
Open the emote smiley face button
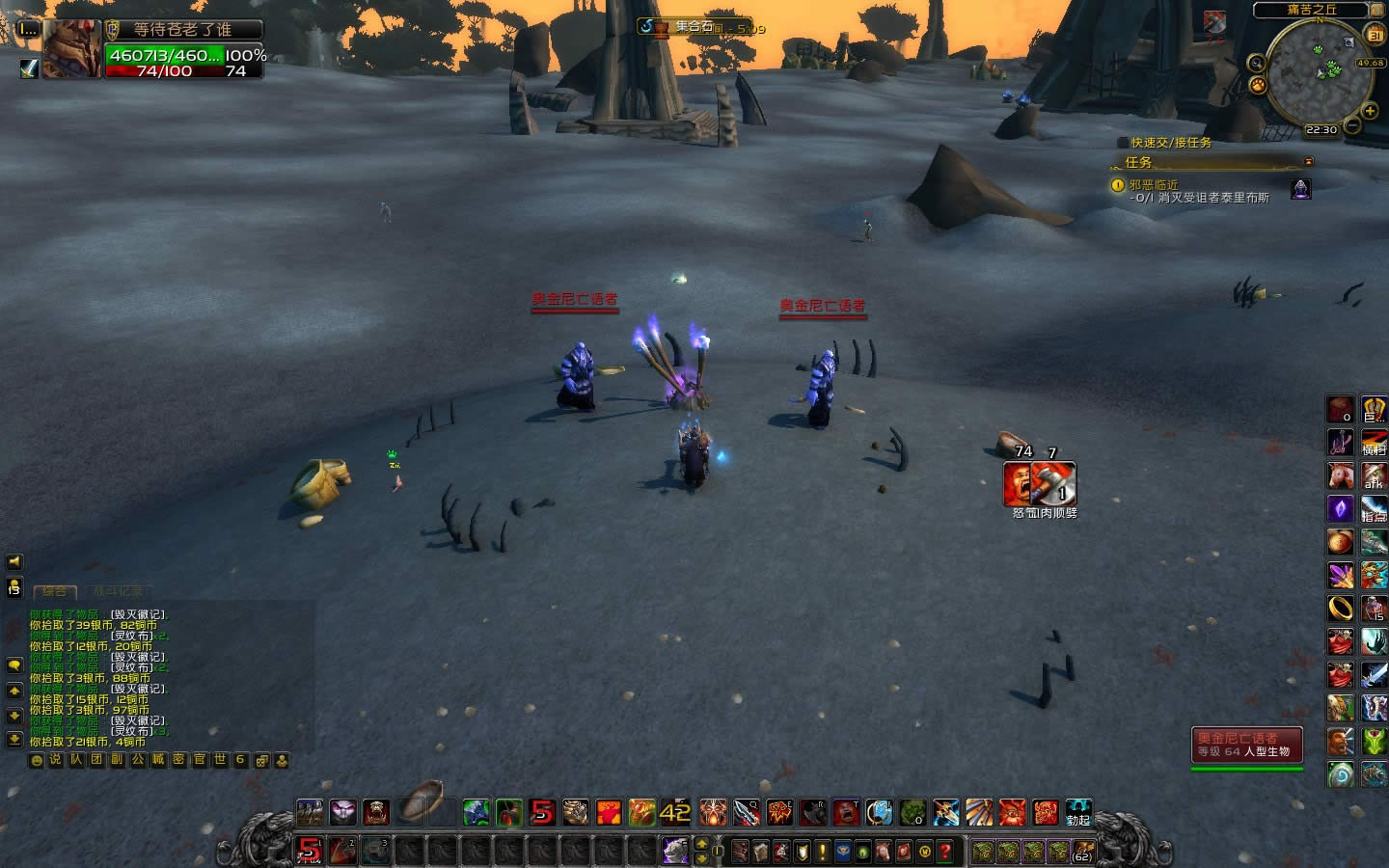tap(37, 760)
